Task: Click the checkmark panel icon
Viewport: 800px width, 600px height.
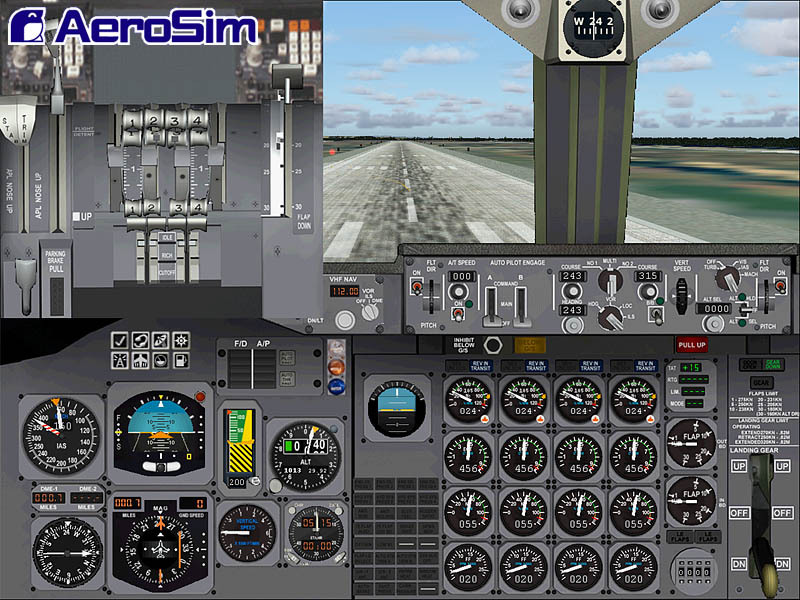Action: point(120,341)
